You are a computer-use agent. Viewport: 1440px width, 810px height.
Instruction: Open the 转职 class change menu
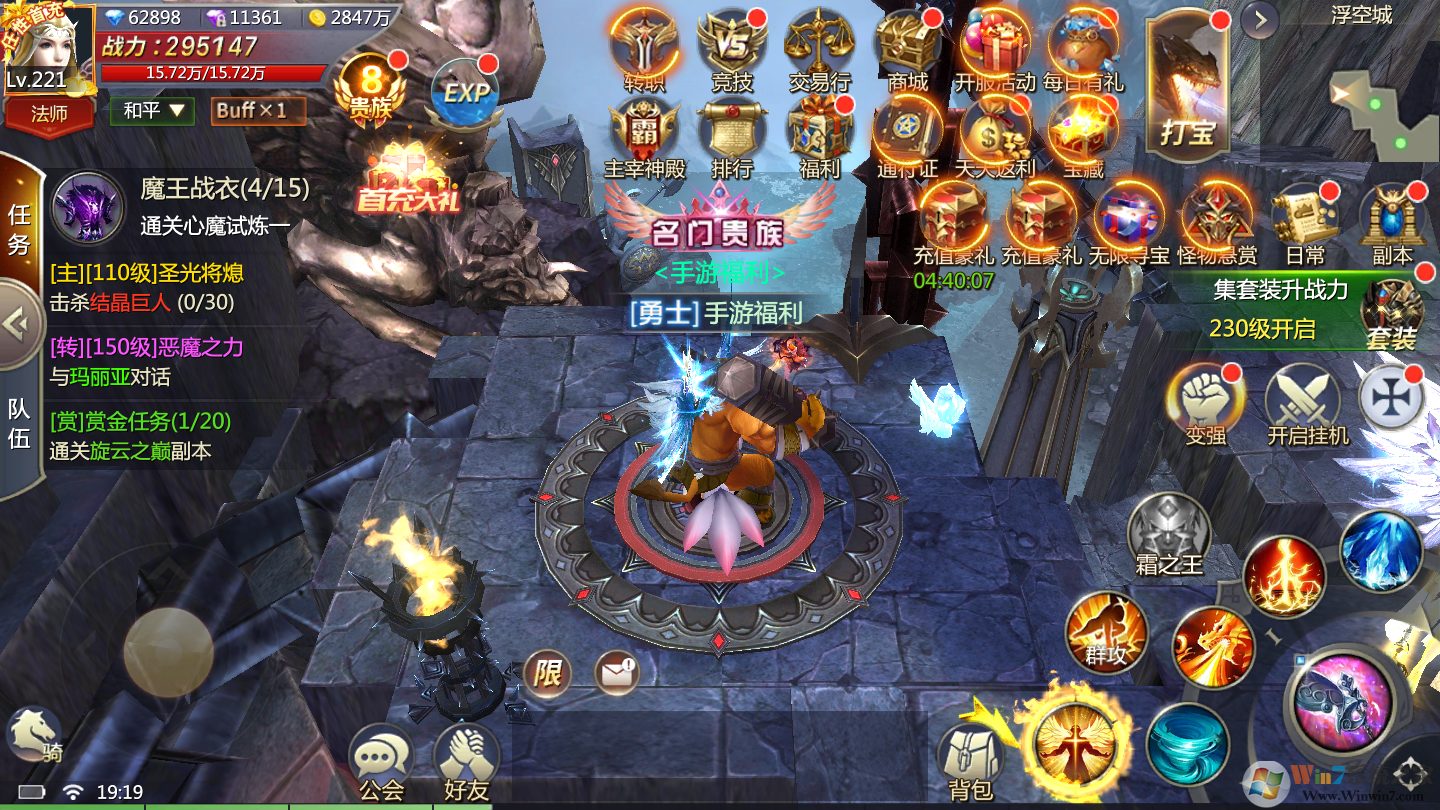coord(644,45)
